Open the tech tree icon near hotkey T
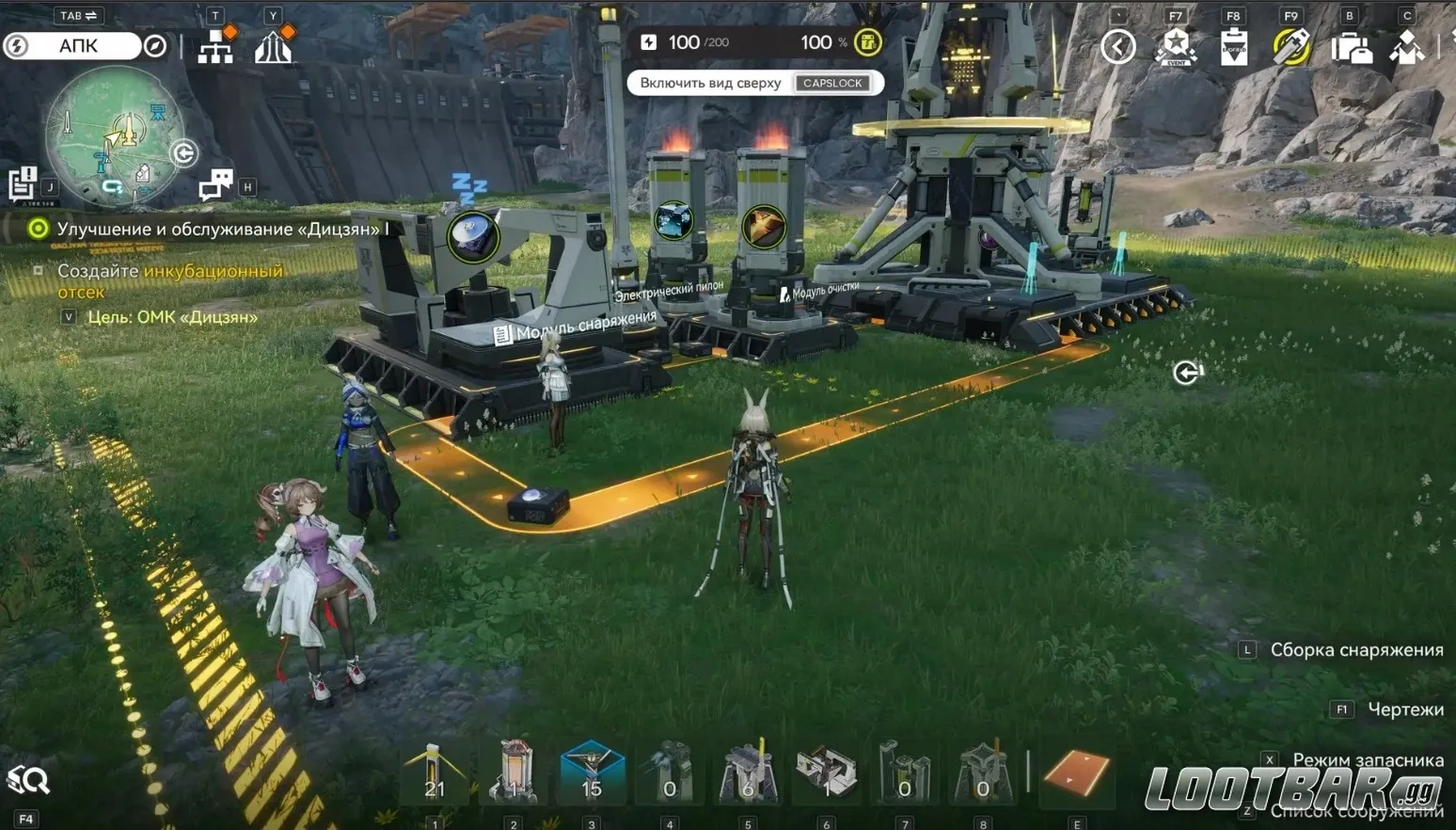This screenshot has width=1456, height=830. click(x=215, y=44)
